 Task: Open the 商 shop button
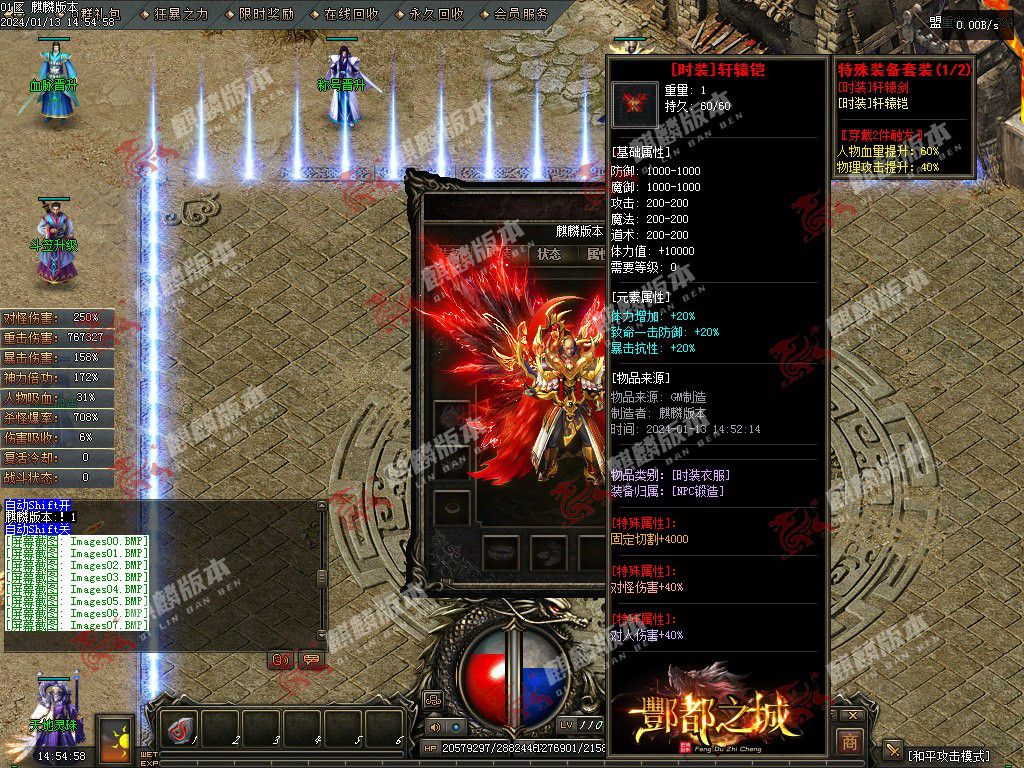click(x=849, y=741)
